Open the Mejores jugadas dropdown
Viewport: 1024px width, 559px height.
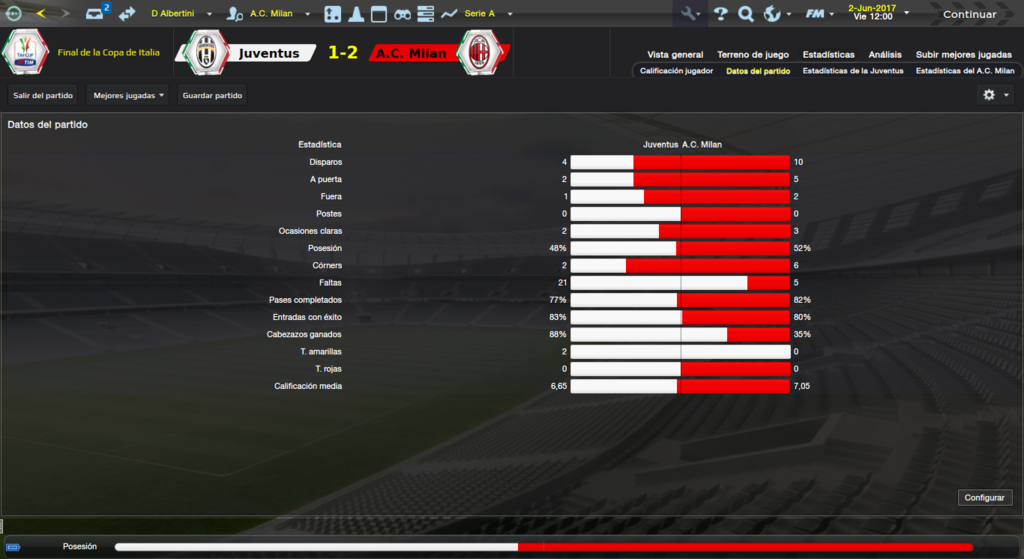point(128,95)
